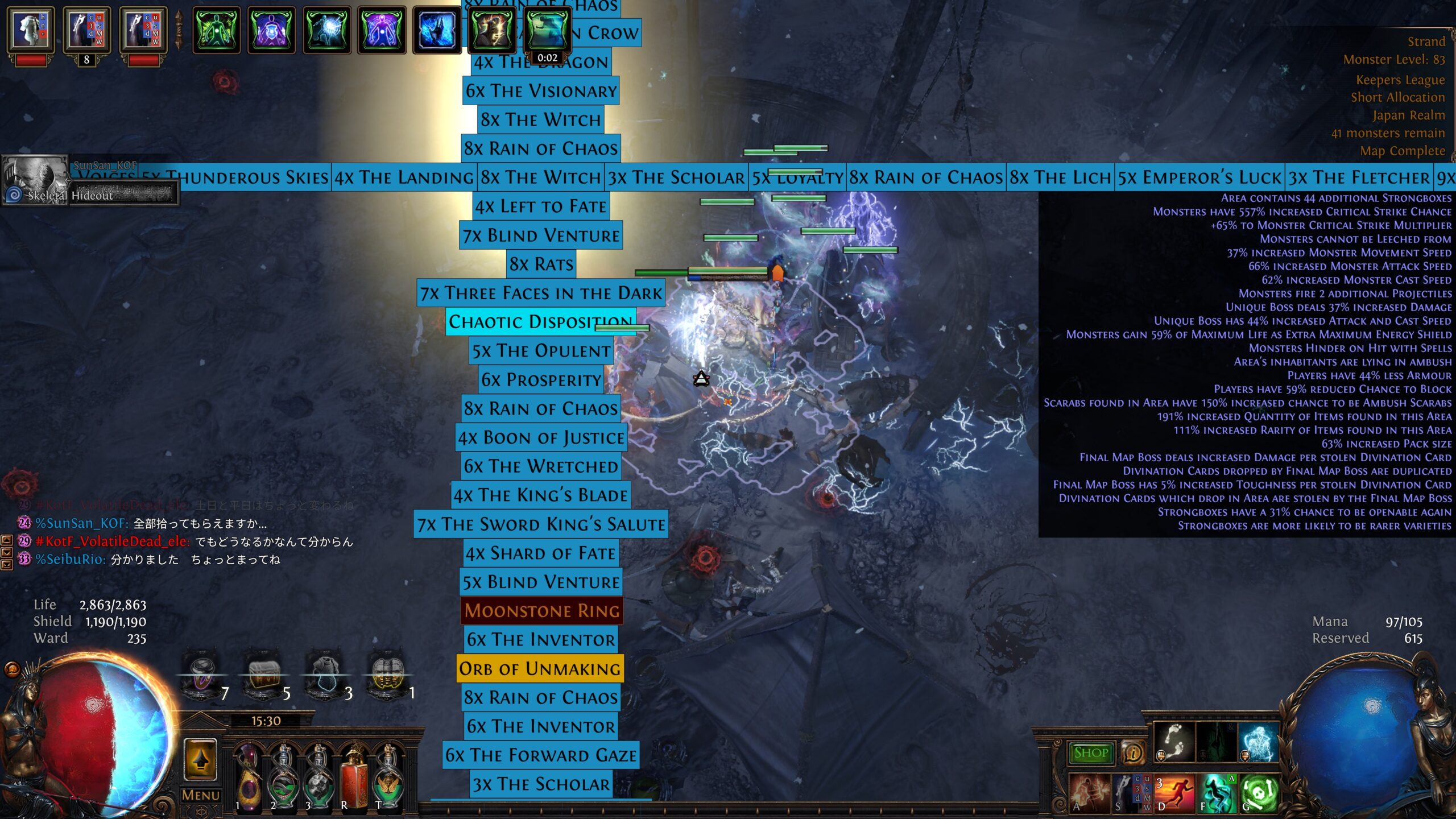Activate the red running-man skill
This screenshot has height=819, width=1456.
pos(1176,792)
